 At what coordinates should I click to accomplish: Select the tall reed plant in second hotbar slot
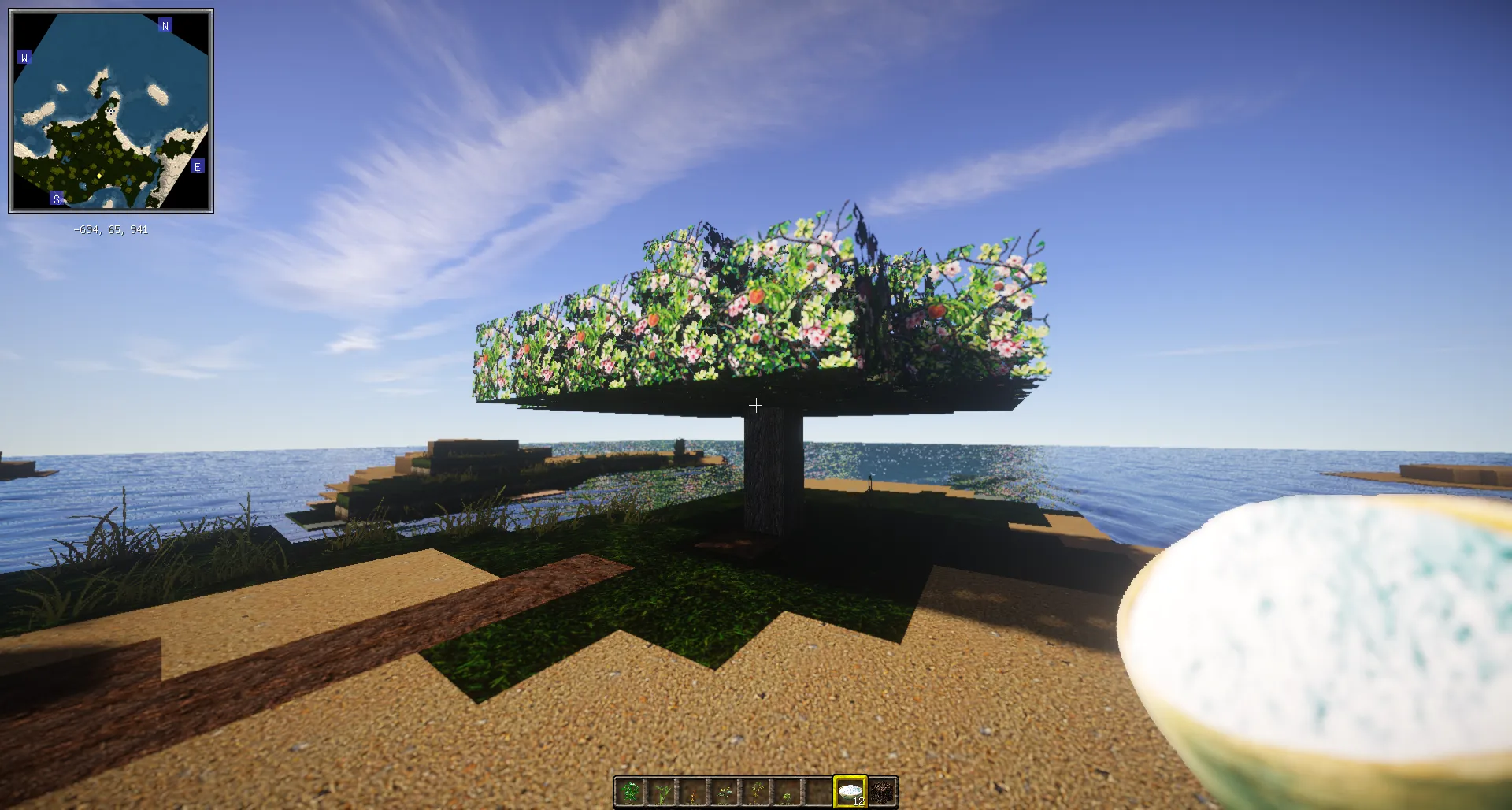pyautogui.click(x=661, y=792)
